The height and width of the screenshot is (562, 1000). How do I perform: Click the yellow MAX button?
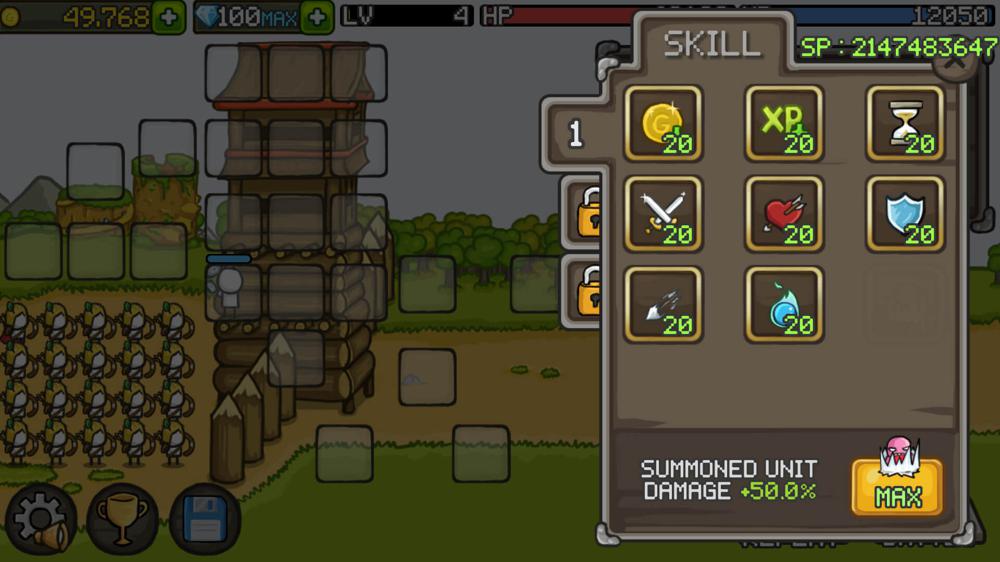897,488
